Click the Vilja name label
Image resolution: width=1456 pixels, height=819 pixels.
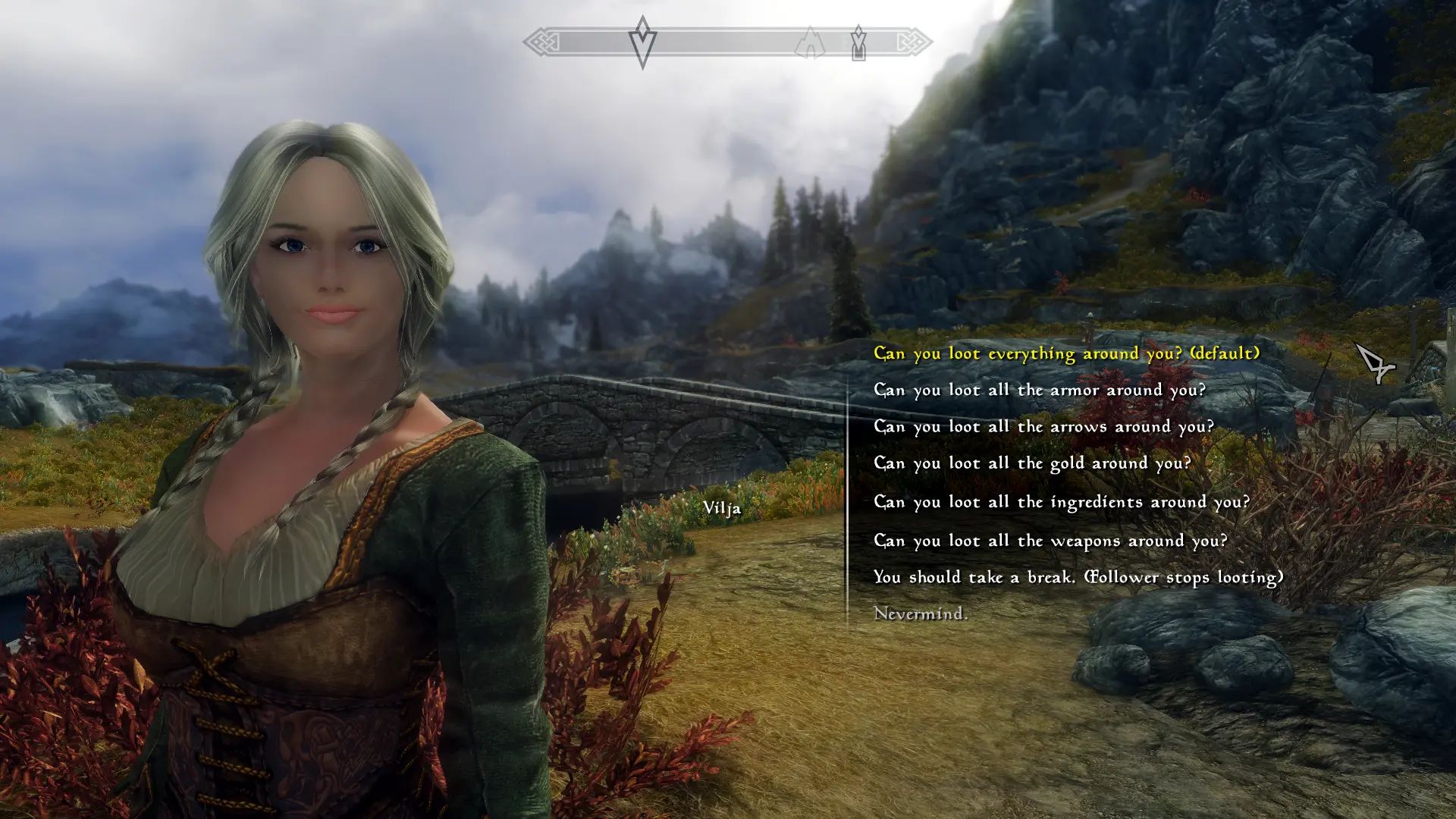click(721, 510)
